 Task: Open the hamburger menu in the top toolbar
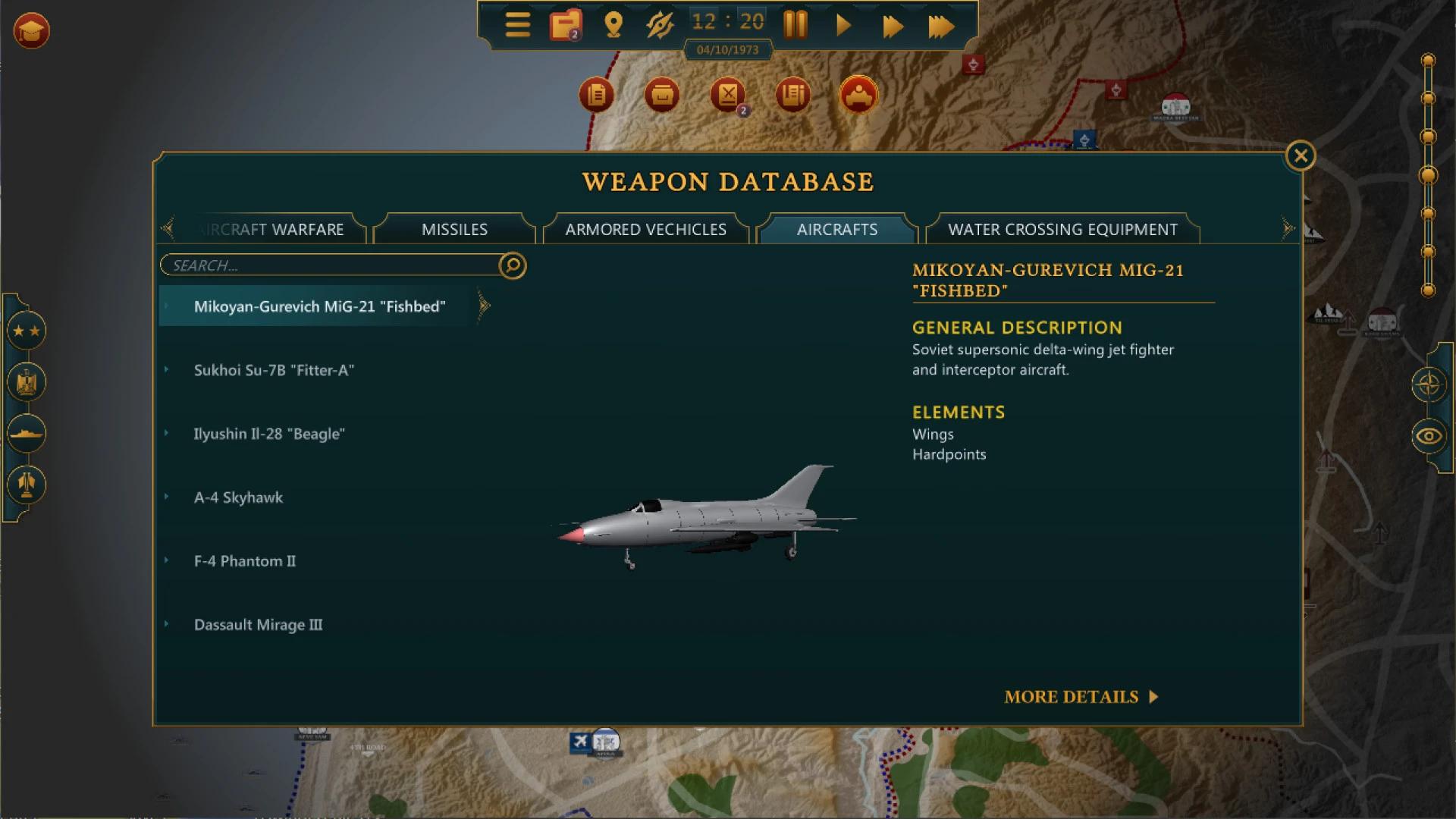(x=518, y=25)
